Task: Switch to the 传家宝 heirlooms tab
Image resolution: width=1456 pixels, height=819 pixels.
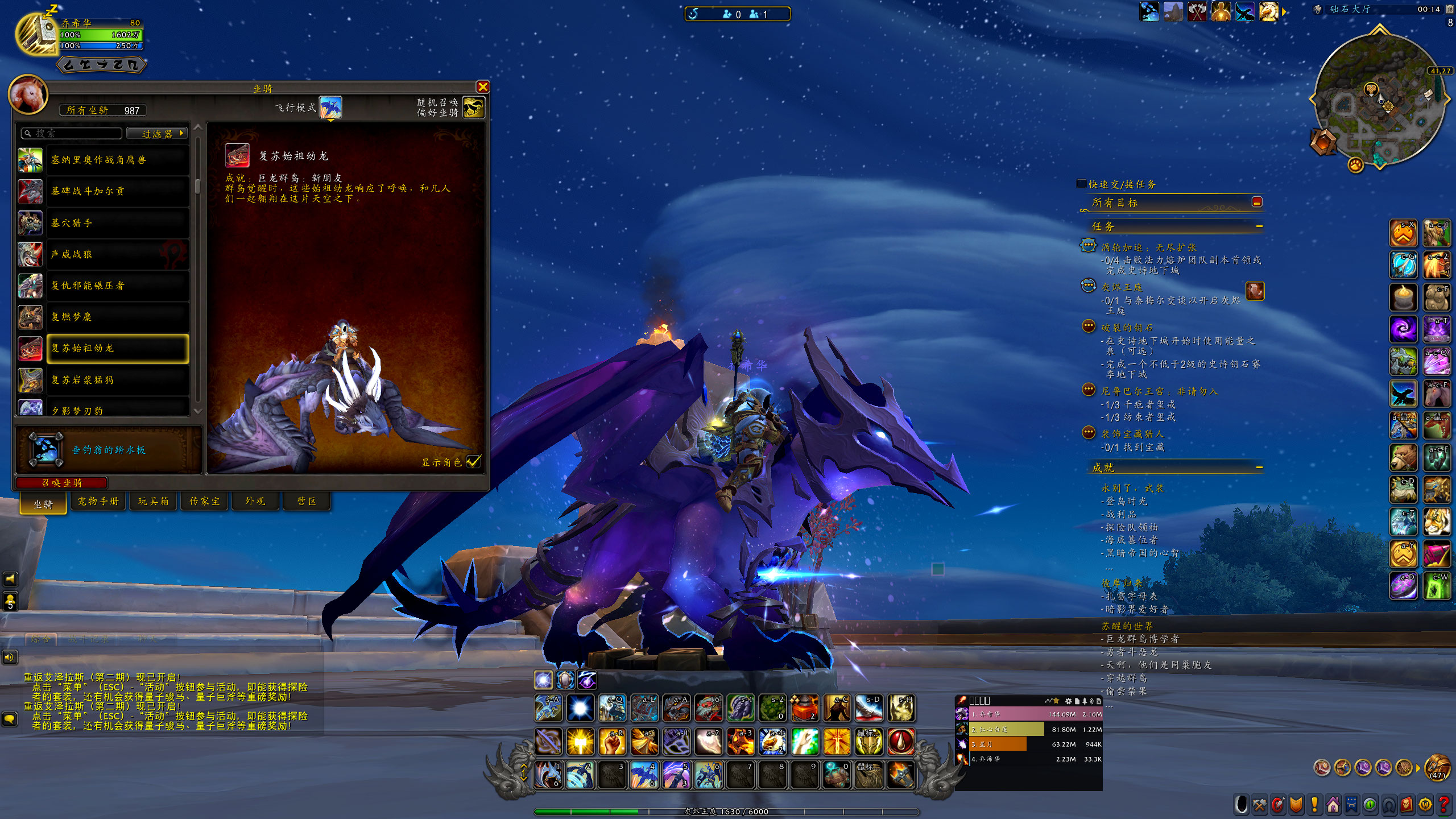Action: tap(204, 502)
